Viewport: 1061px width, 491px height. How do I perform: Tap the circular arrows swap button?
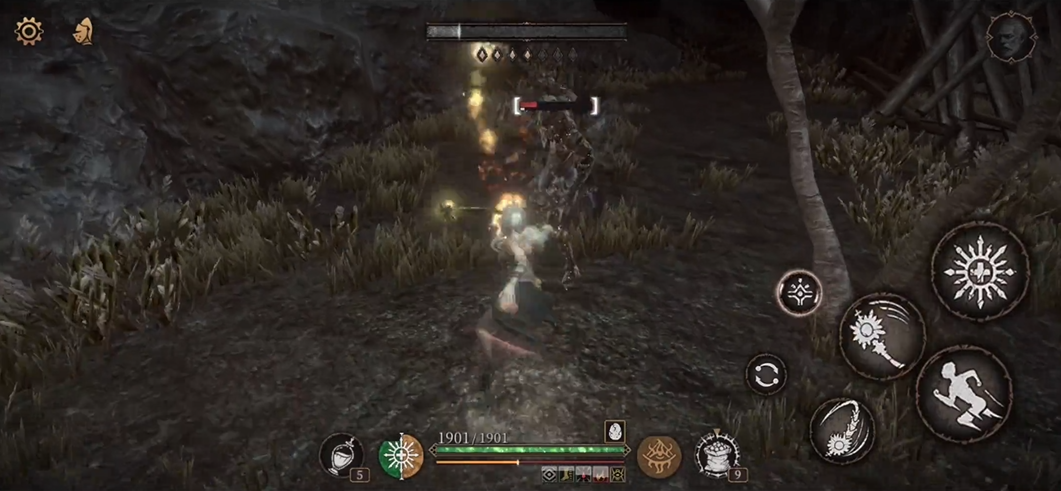pyautogui.click(x=766, y=374)
